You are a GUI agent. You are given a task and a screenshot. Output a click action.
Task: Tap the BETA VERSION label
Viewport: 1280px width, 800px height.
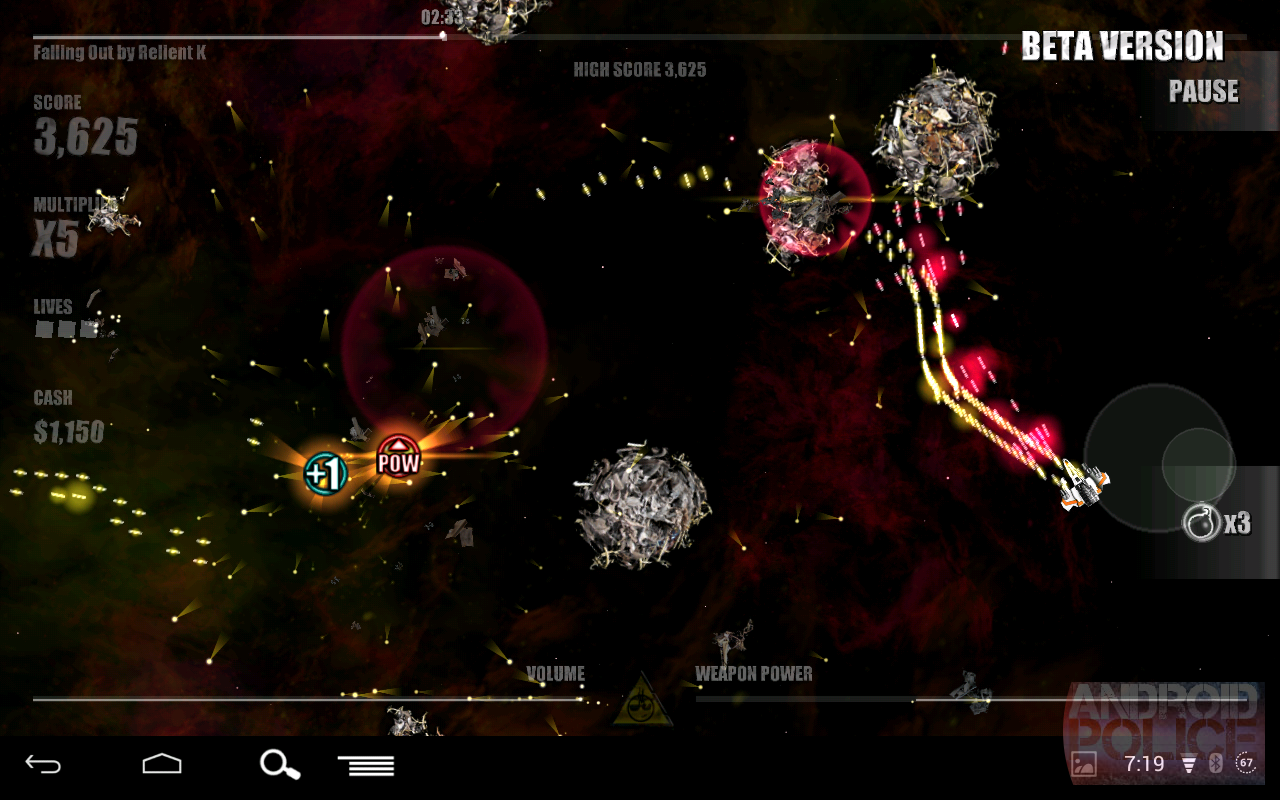[1121, 46]
